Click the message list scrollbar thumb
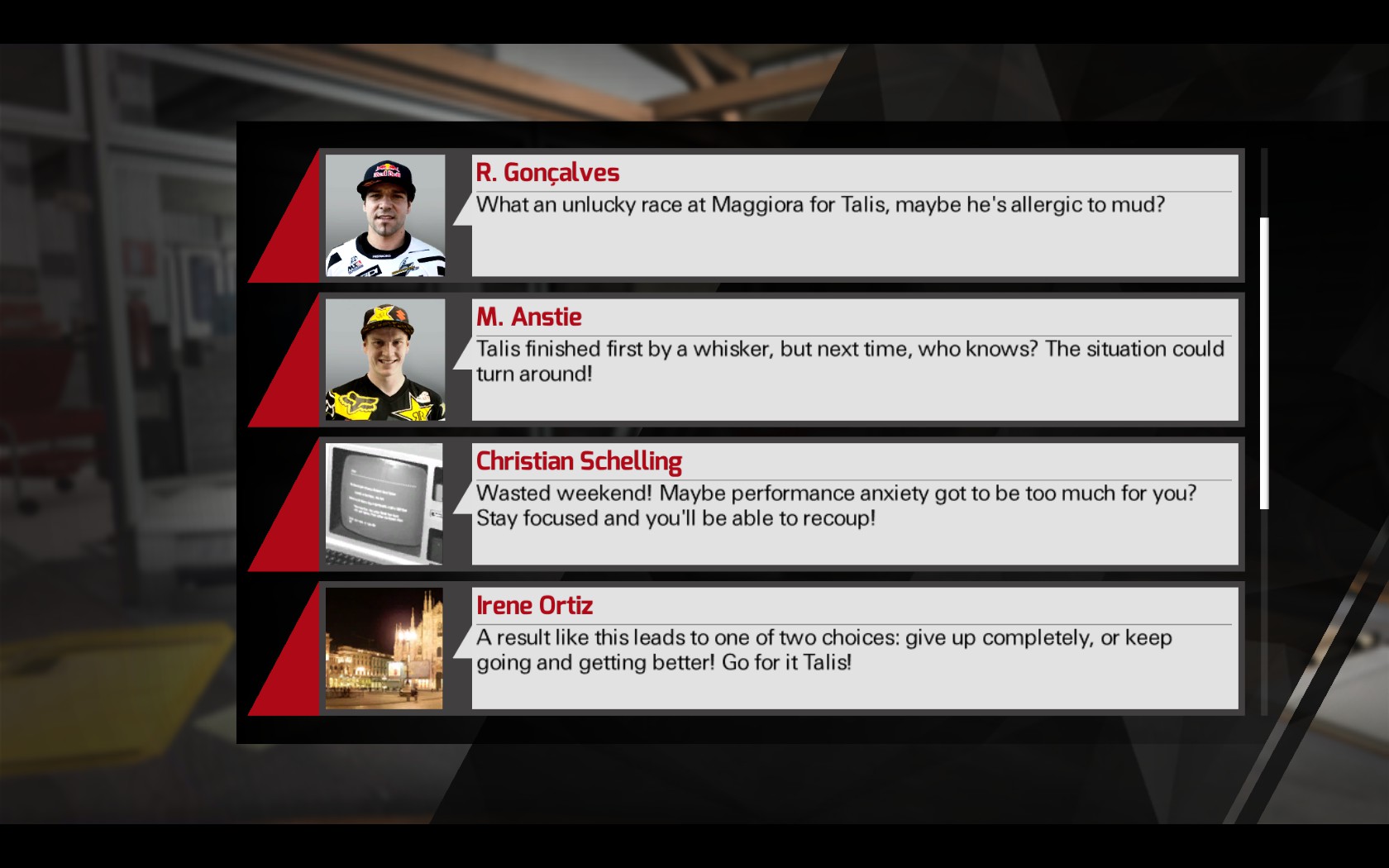This screenshot has width=1389, height=868. coord(1263,364)
